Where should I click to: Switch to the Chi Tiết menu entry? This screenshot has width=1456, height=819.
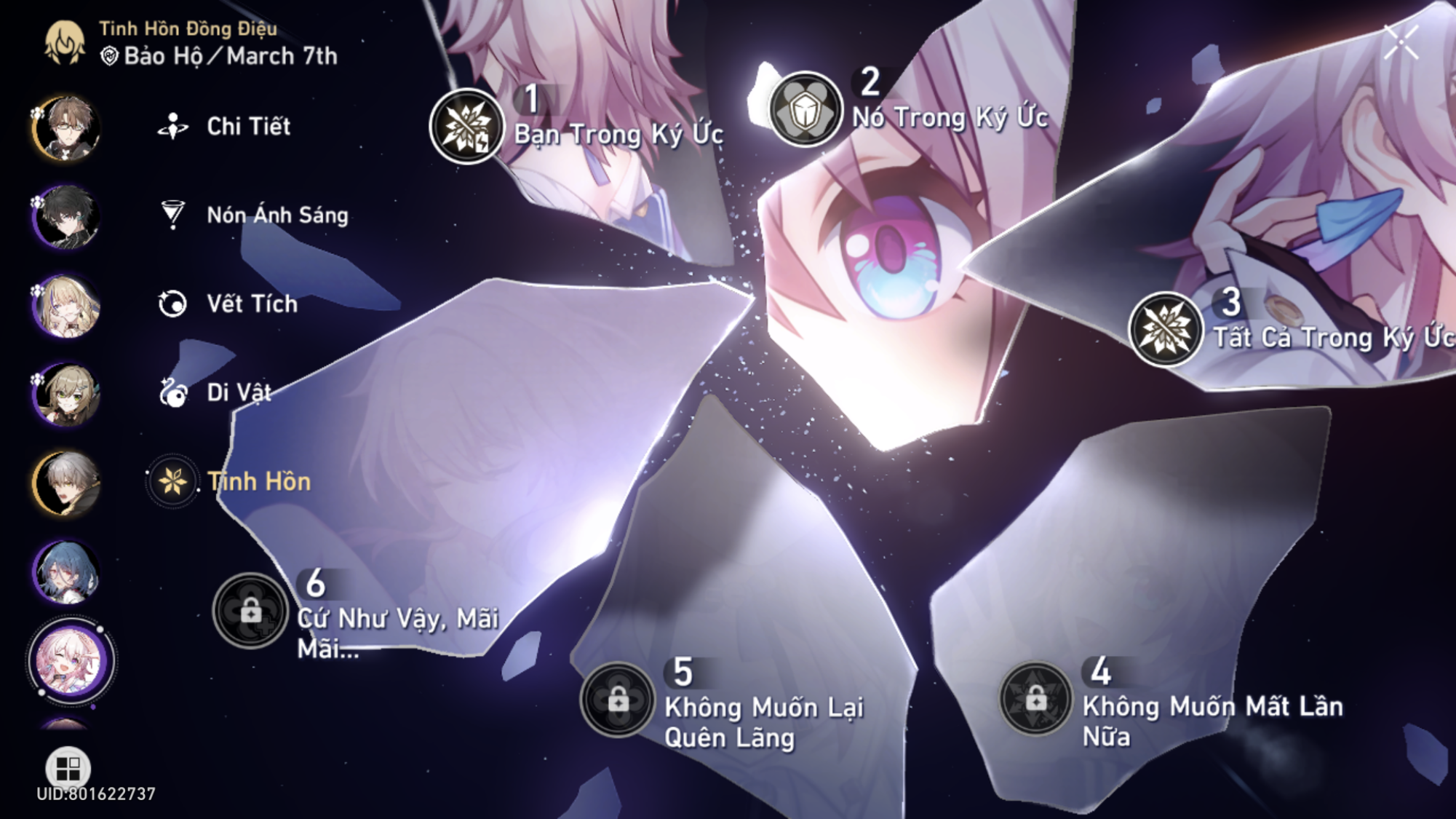(x=247, y=127)
